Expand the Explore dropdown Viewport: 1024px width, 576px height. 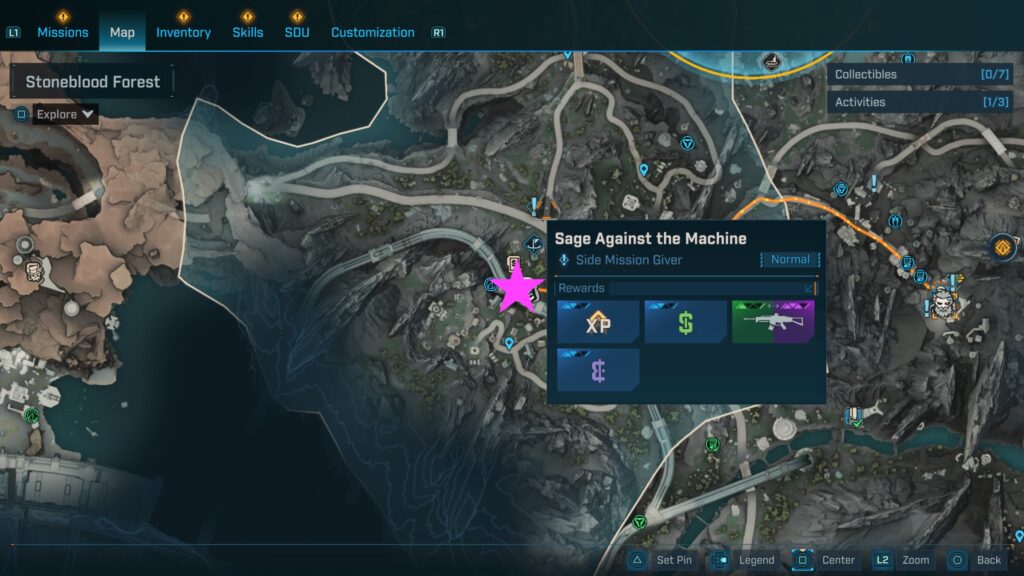(65, 114)
